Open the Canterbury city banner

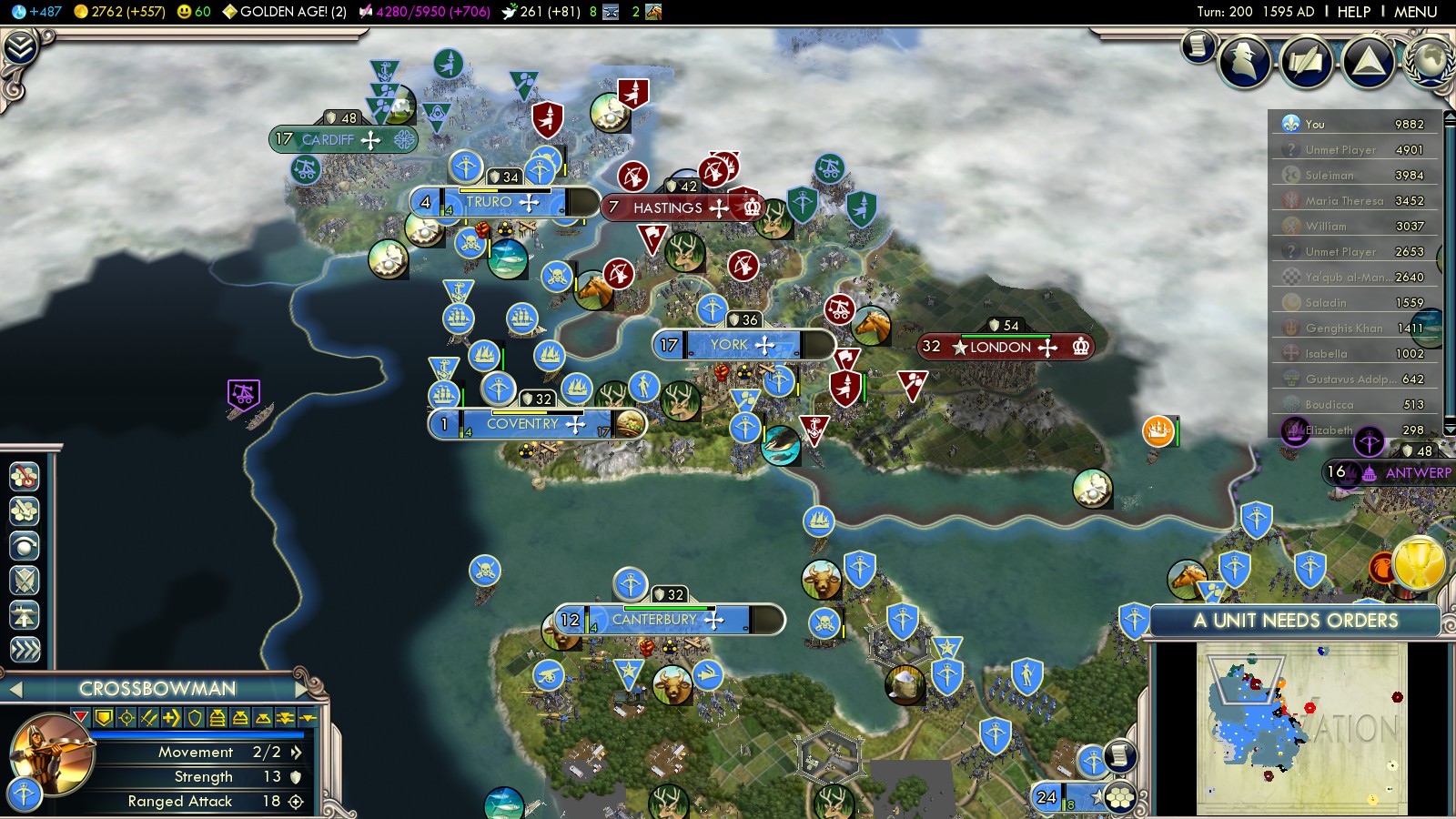[654, 620]
